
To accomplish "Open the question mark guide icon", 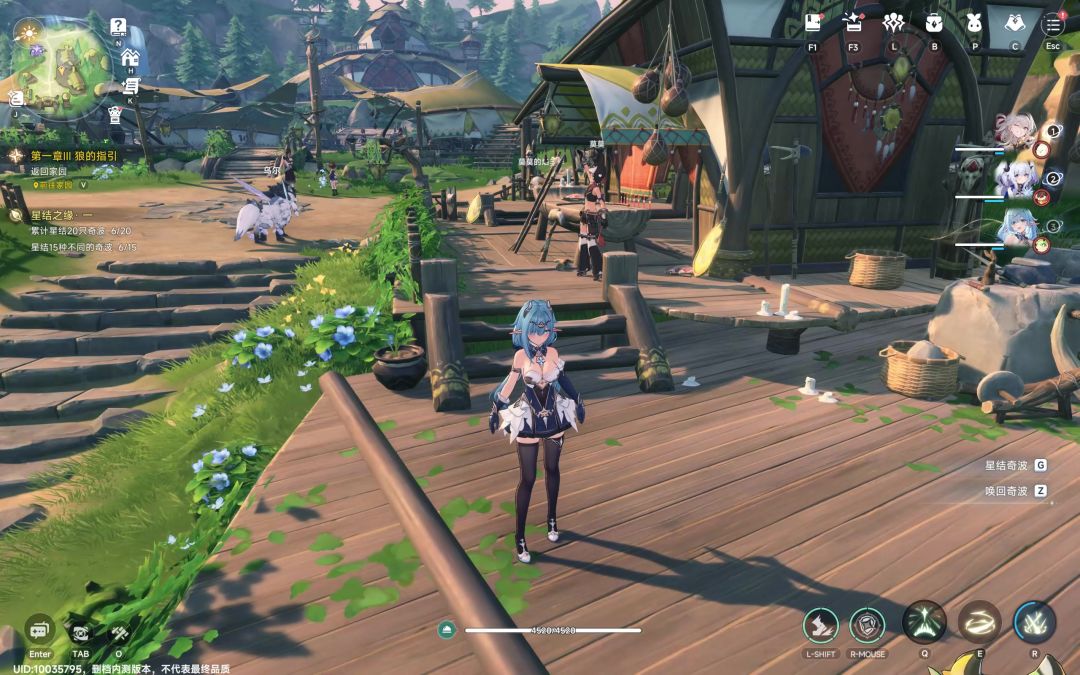I will pos(118,27).
